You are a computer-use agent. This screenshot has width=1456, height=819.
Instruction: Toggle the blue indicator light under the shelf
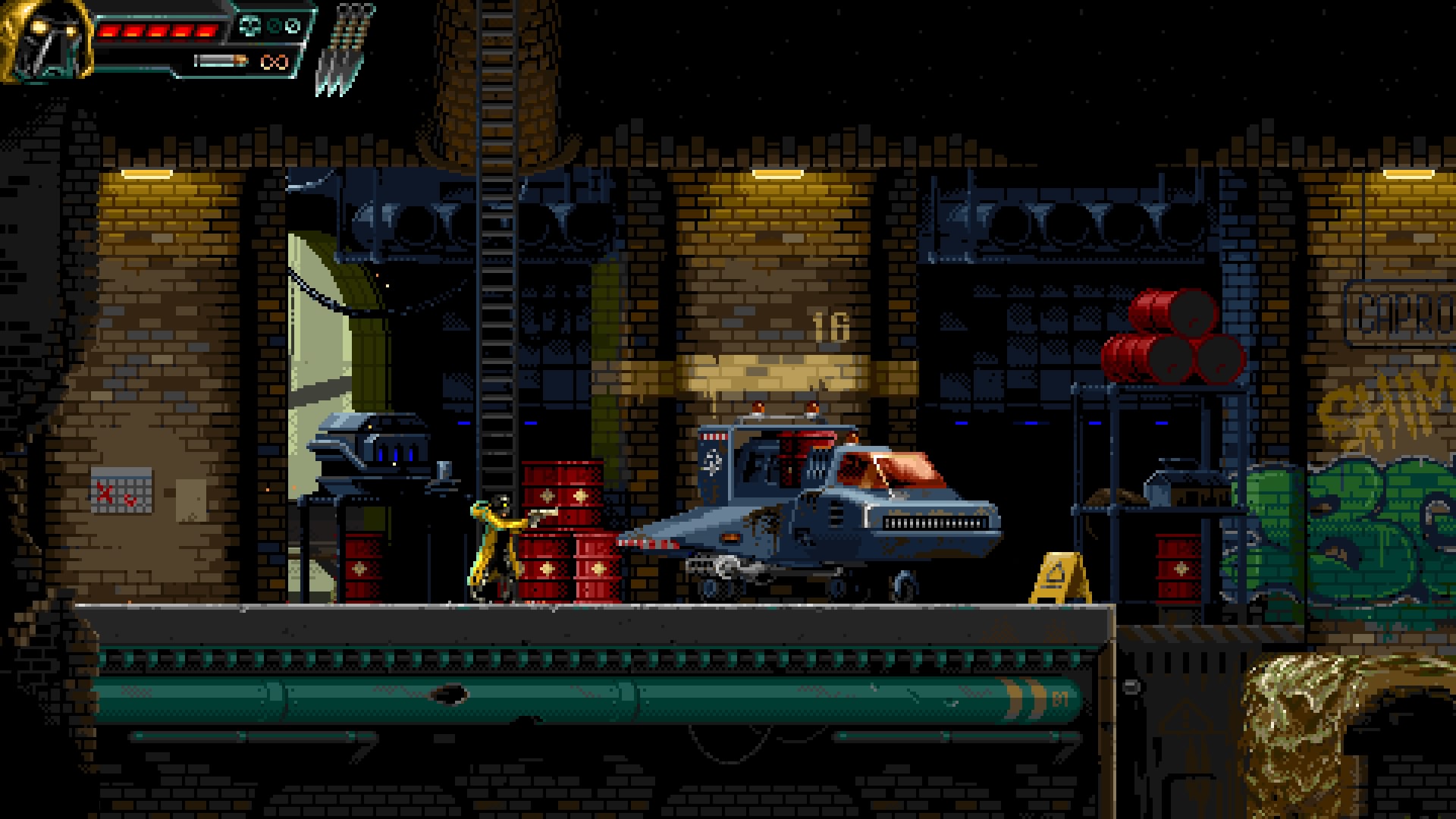[x=1095, y=423]
